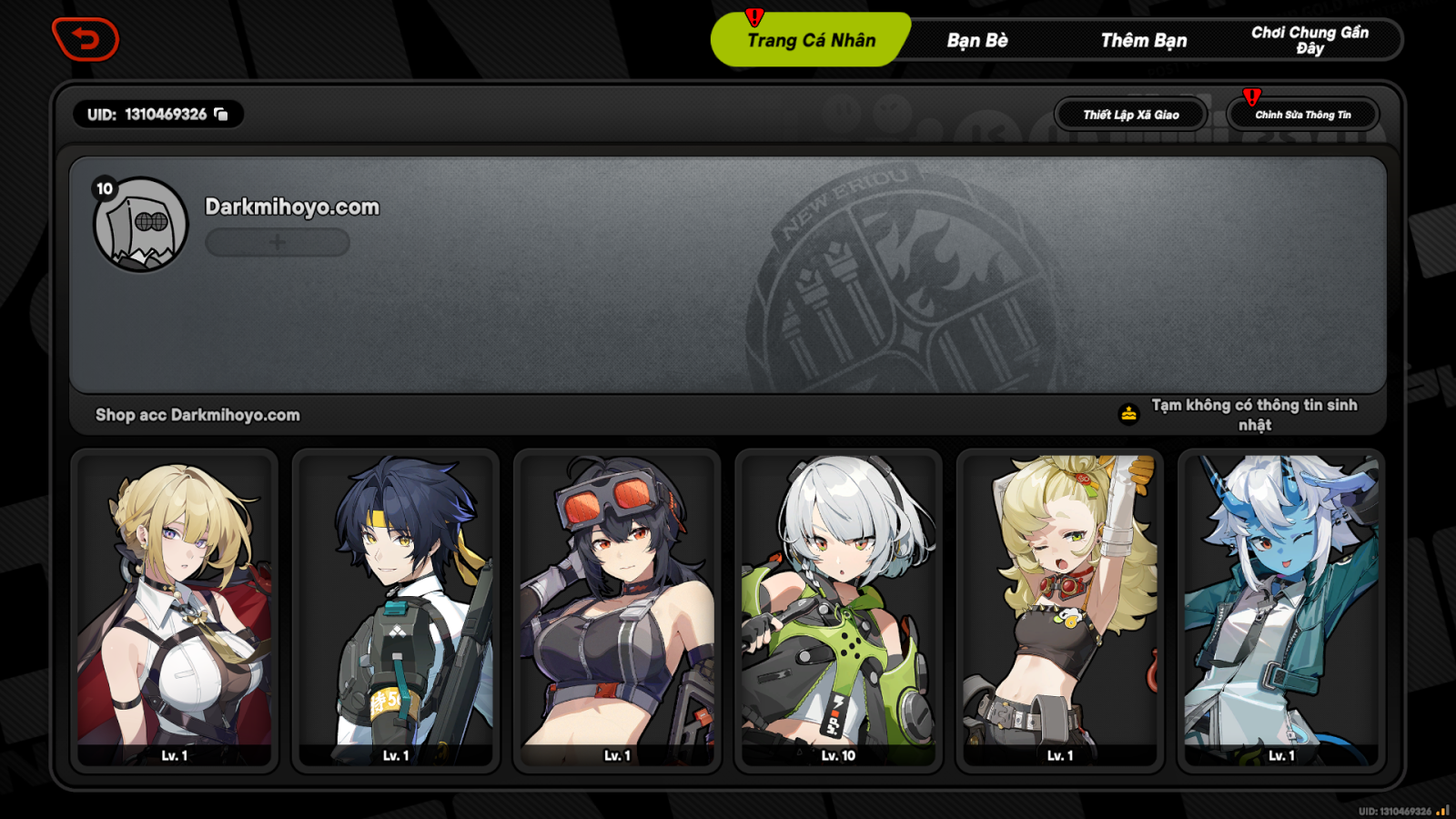Click the plus icon to add a title
The image size is (1456, 819).
277,242
